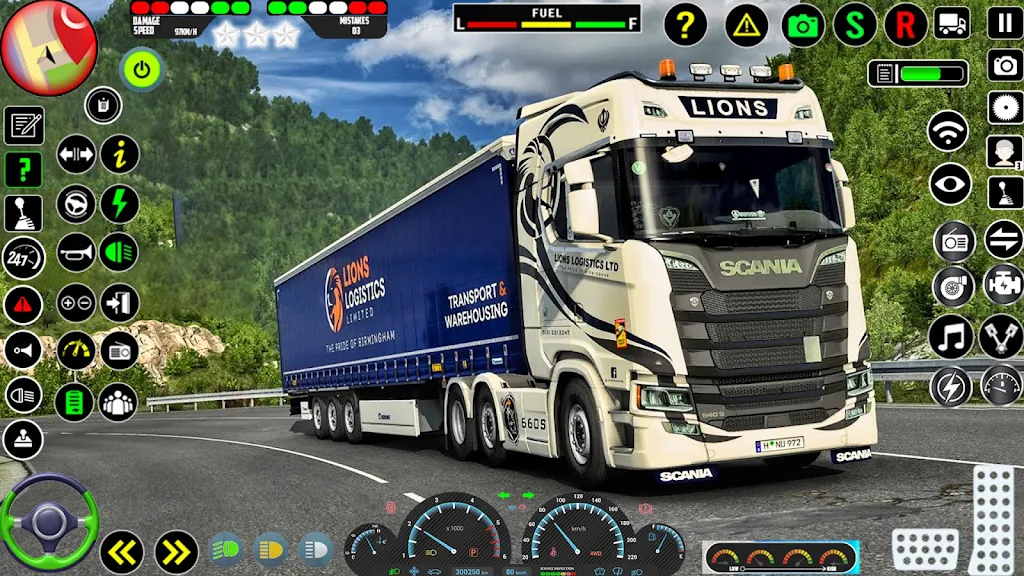Viewport: 1024px width, 576px height.
Task: Open the truck selection icon
Action: point(951,22)
